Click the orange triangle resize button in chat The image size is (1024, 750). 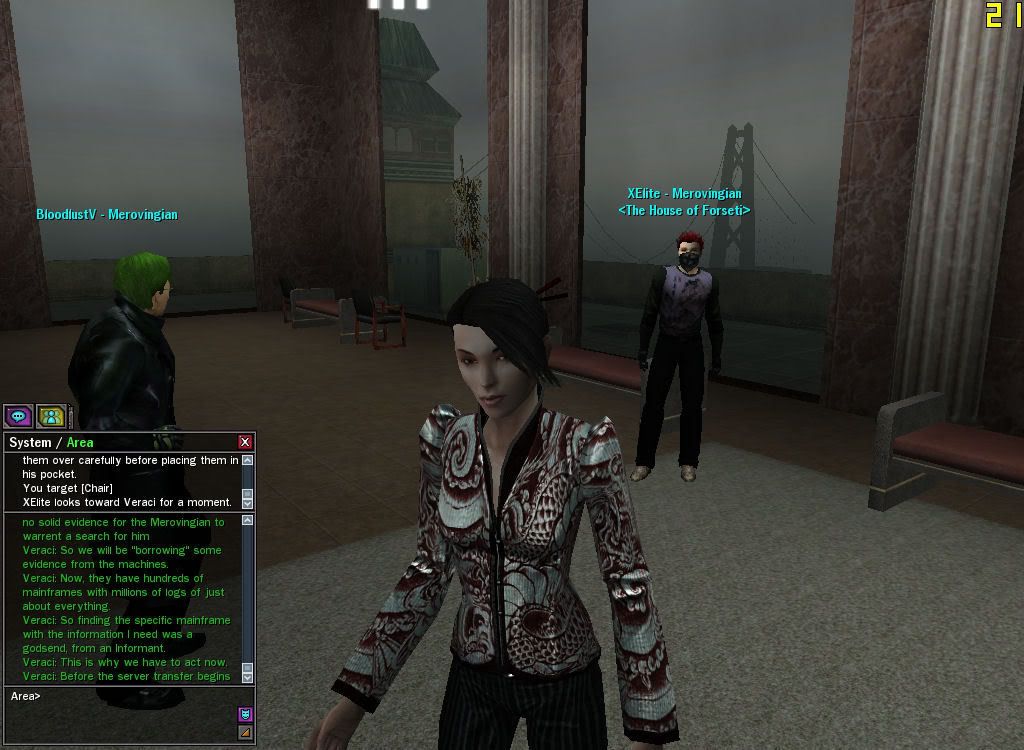[x=245, y=733]
